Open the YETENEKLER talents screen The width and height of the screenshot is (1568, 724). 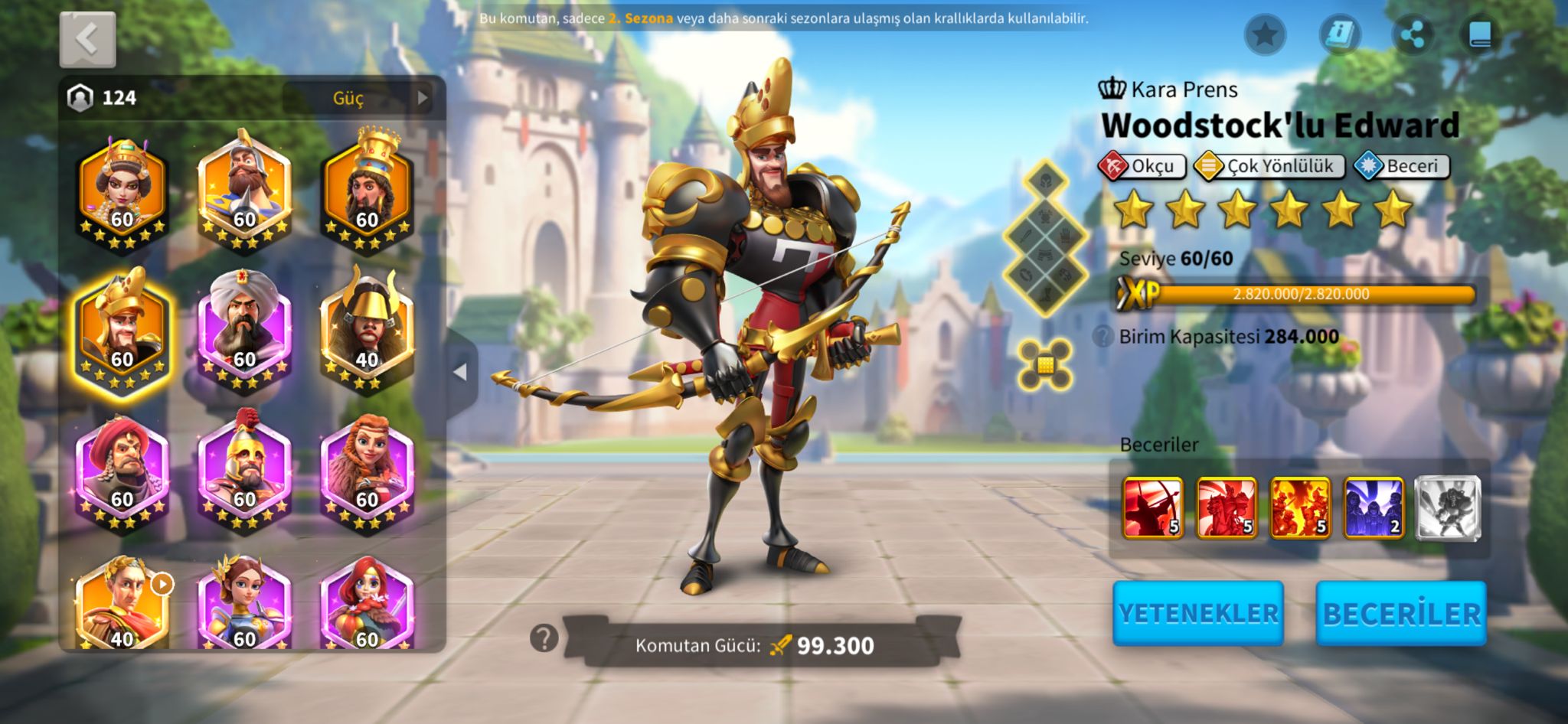pyautogui.click(x=1197, y=613)
